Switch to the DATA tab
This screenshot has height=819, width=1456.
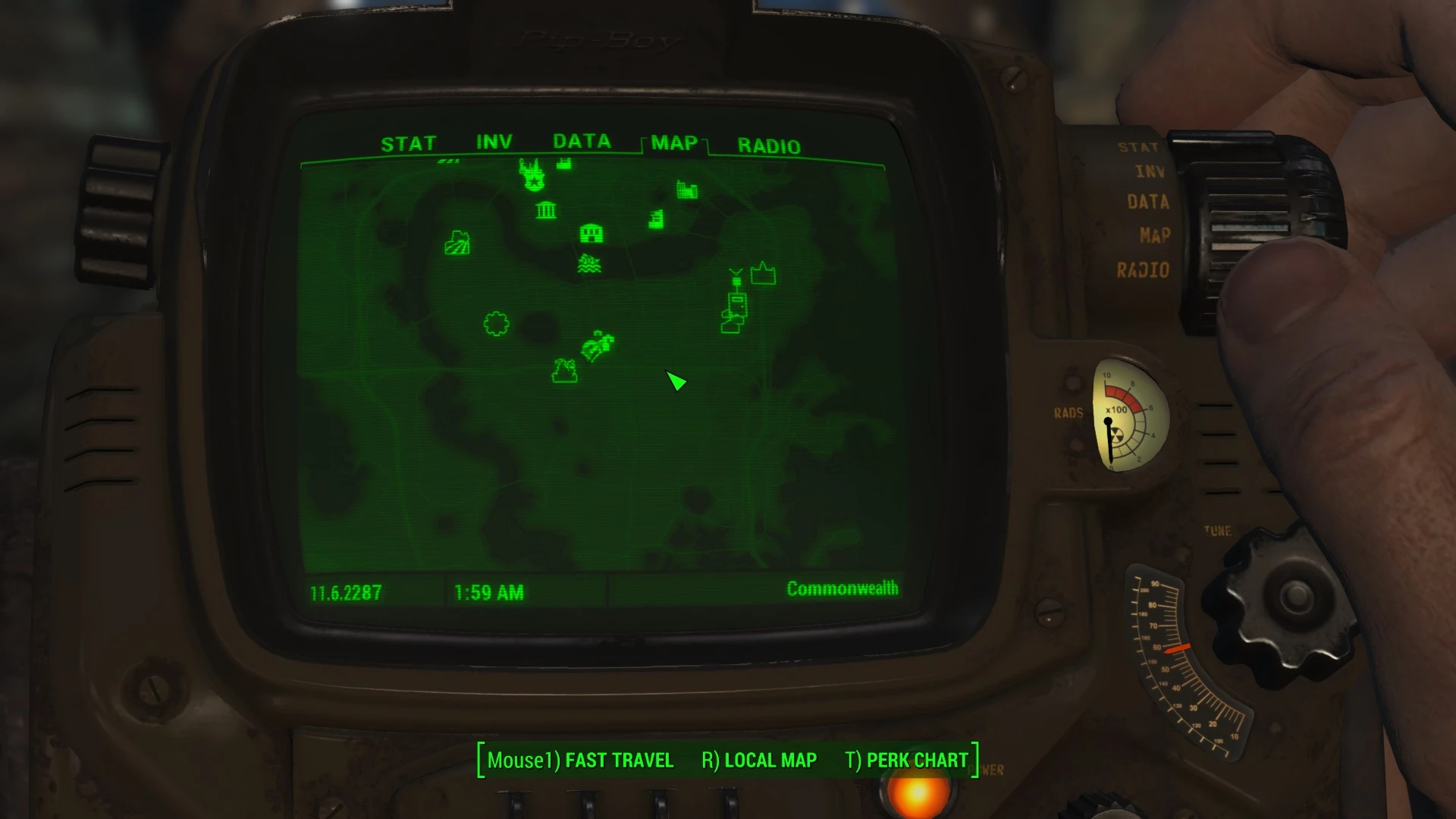582,142
